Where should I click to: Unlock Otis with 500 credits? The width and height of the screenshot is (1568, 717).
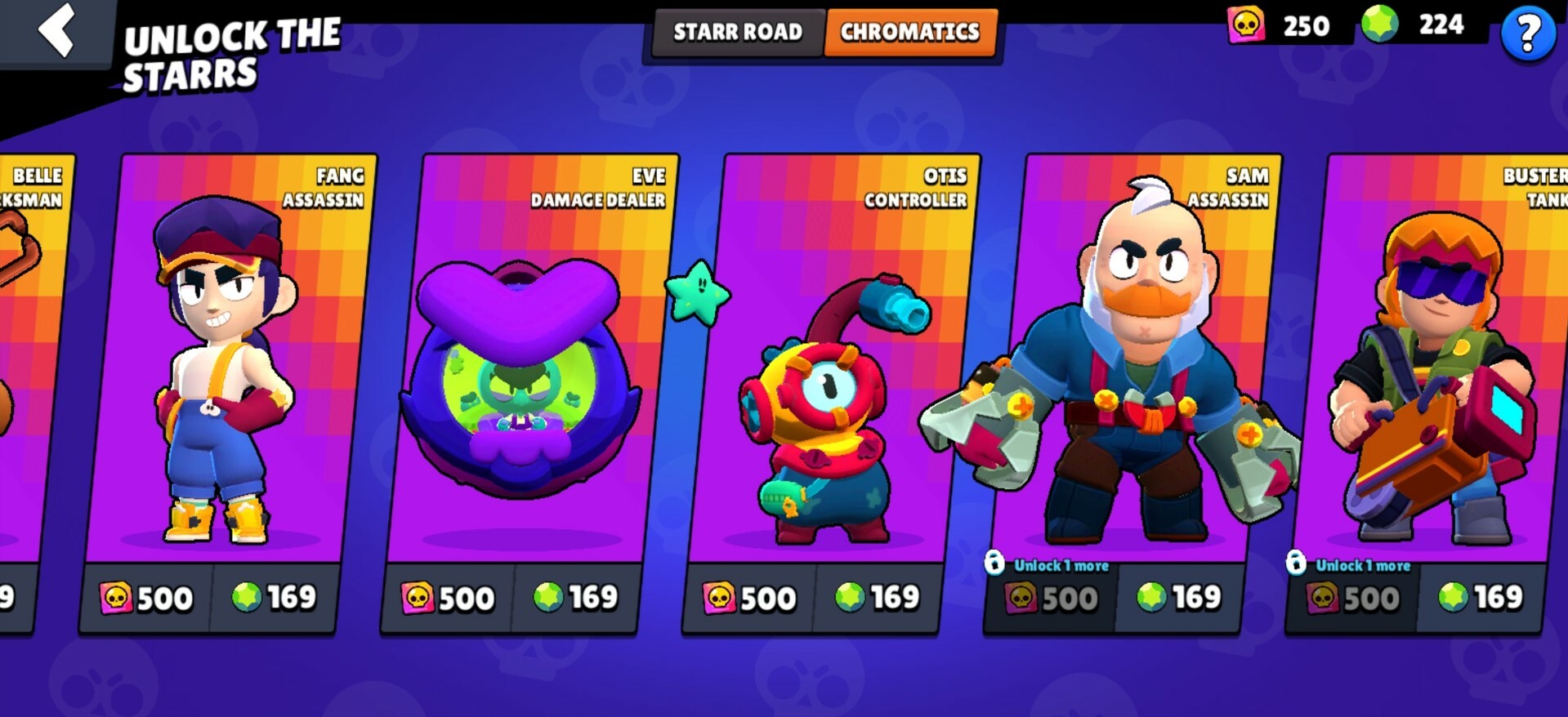click(x=750, y=599)
